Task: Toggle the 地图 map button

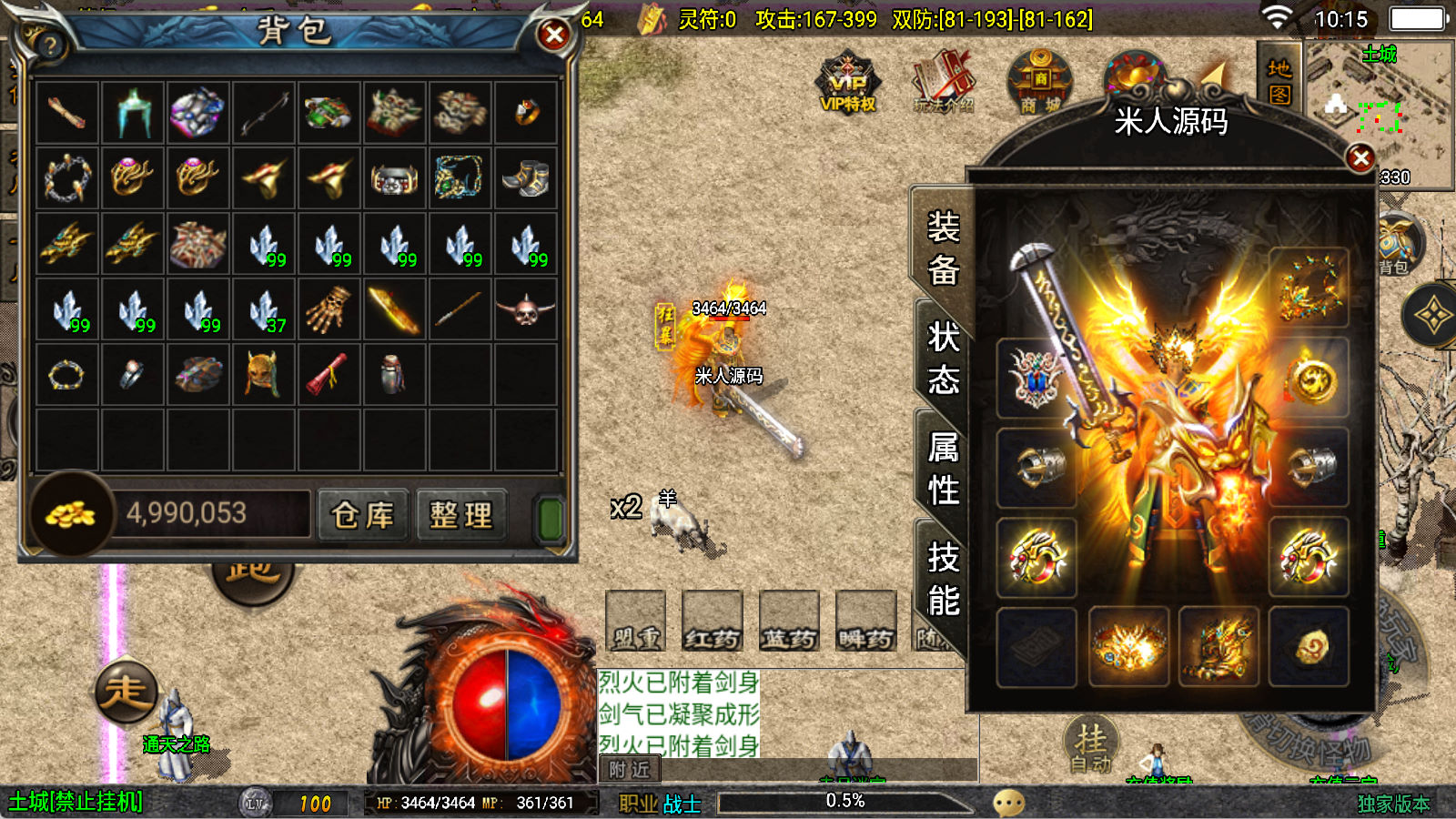Action: [x=1279, y=81]
